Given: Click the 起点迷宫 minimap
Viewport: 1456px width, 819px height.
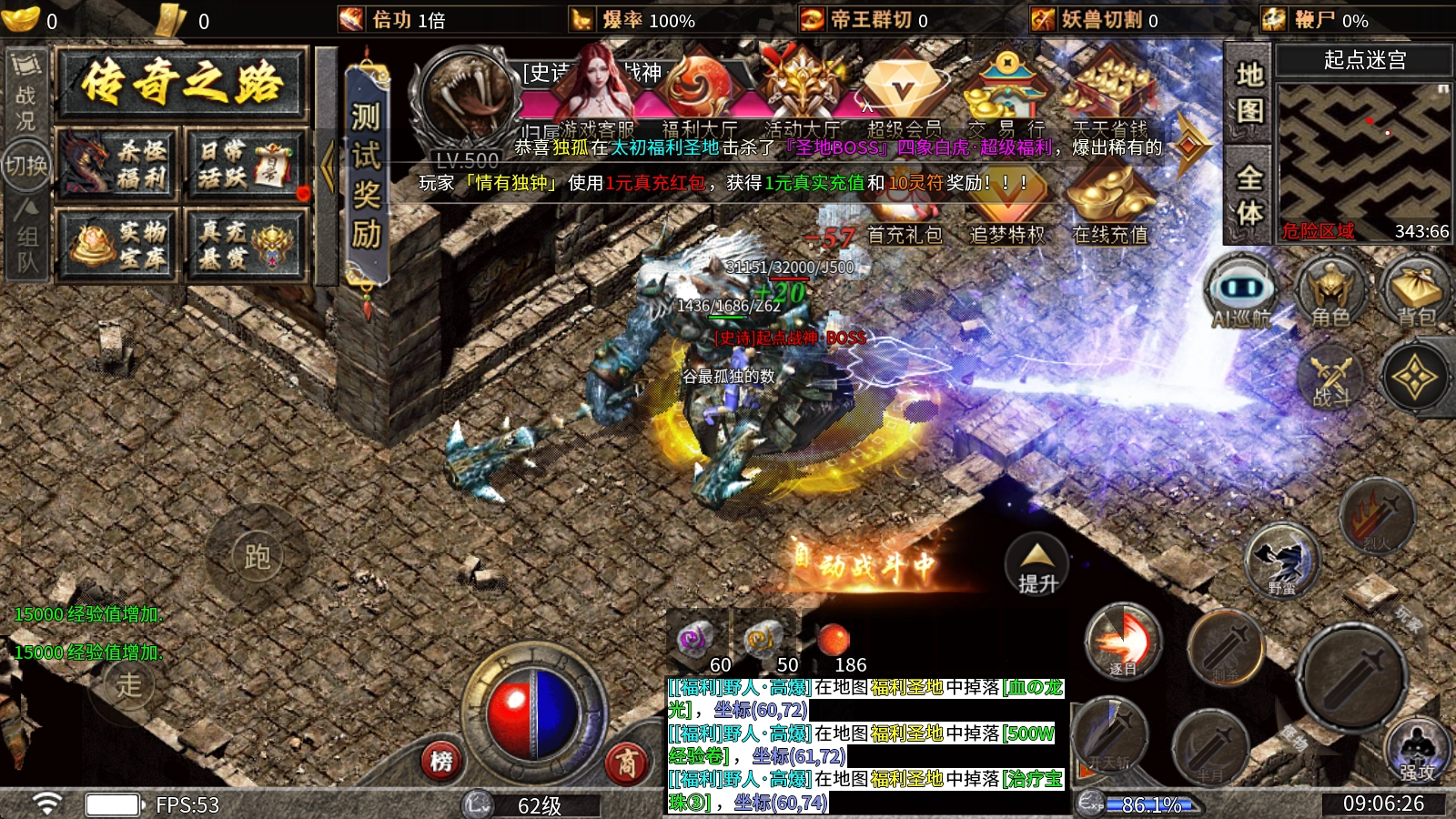Looking at the screenshot, I should point(1363,153).
